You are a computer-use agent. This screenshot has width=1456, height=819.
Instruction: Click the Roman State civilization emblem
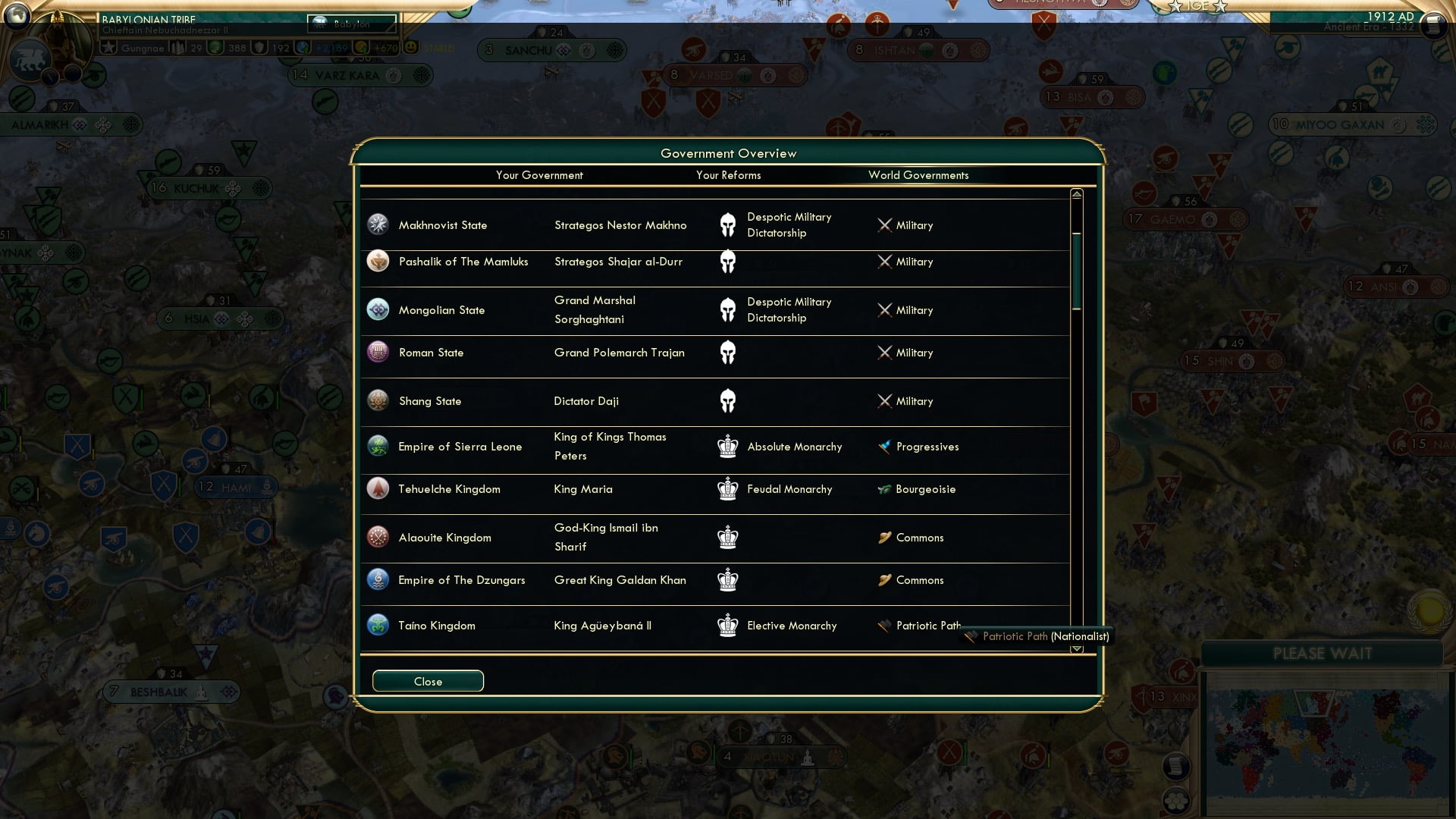pyautogui.click(x=378, y=352)
